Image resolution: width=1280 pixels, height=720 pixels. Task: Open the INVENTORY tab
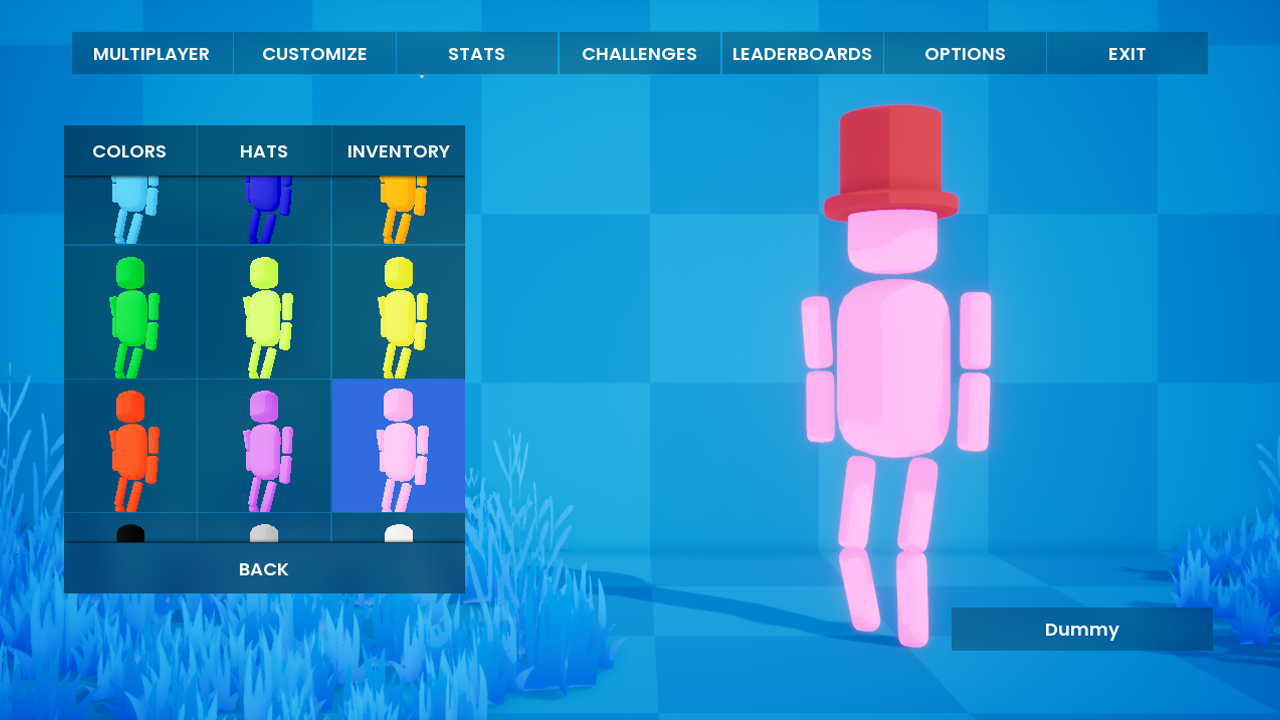(x=398, y=151)
